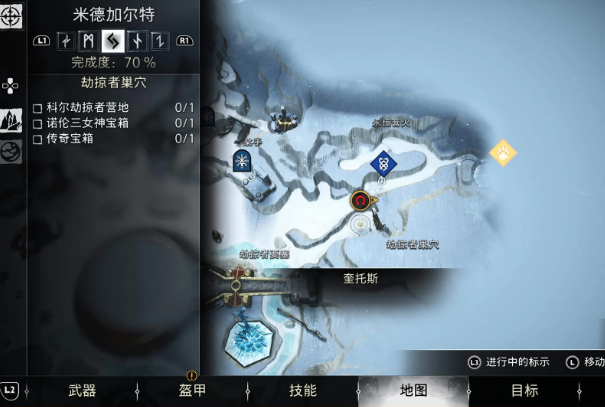Click the 传奇宝箱 checklist entry
Image resolution: width=605 pixels, height=407 pixels.
pyautogui.click(x=67, y=138)
